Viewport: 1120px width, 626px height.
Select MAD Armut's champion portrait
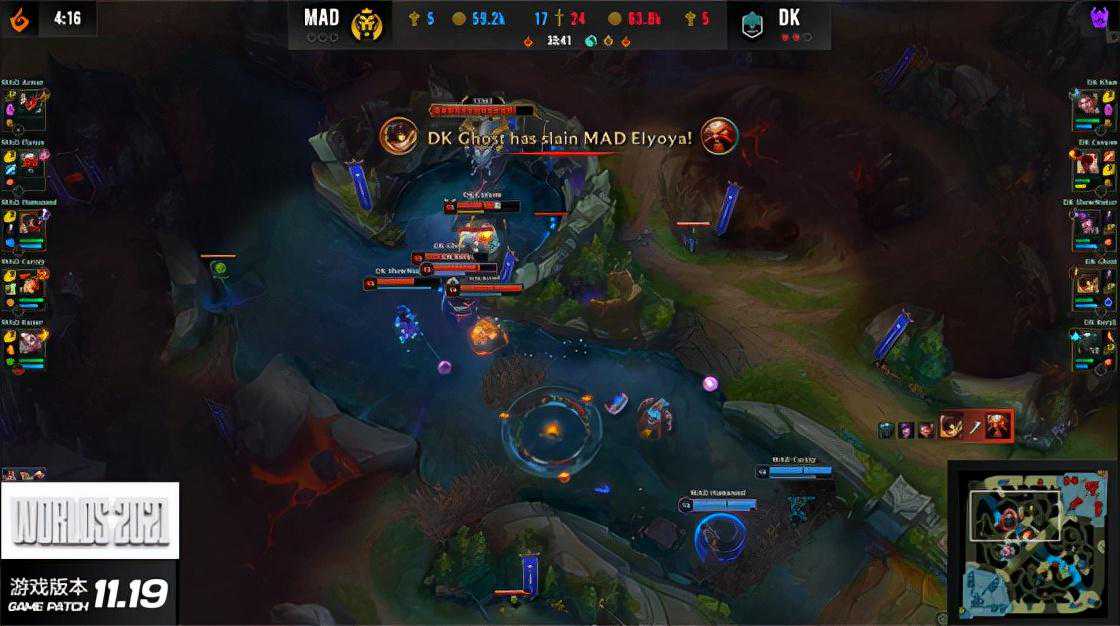(x=30, y=105)
